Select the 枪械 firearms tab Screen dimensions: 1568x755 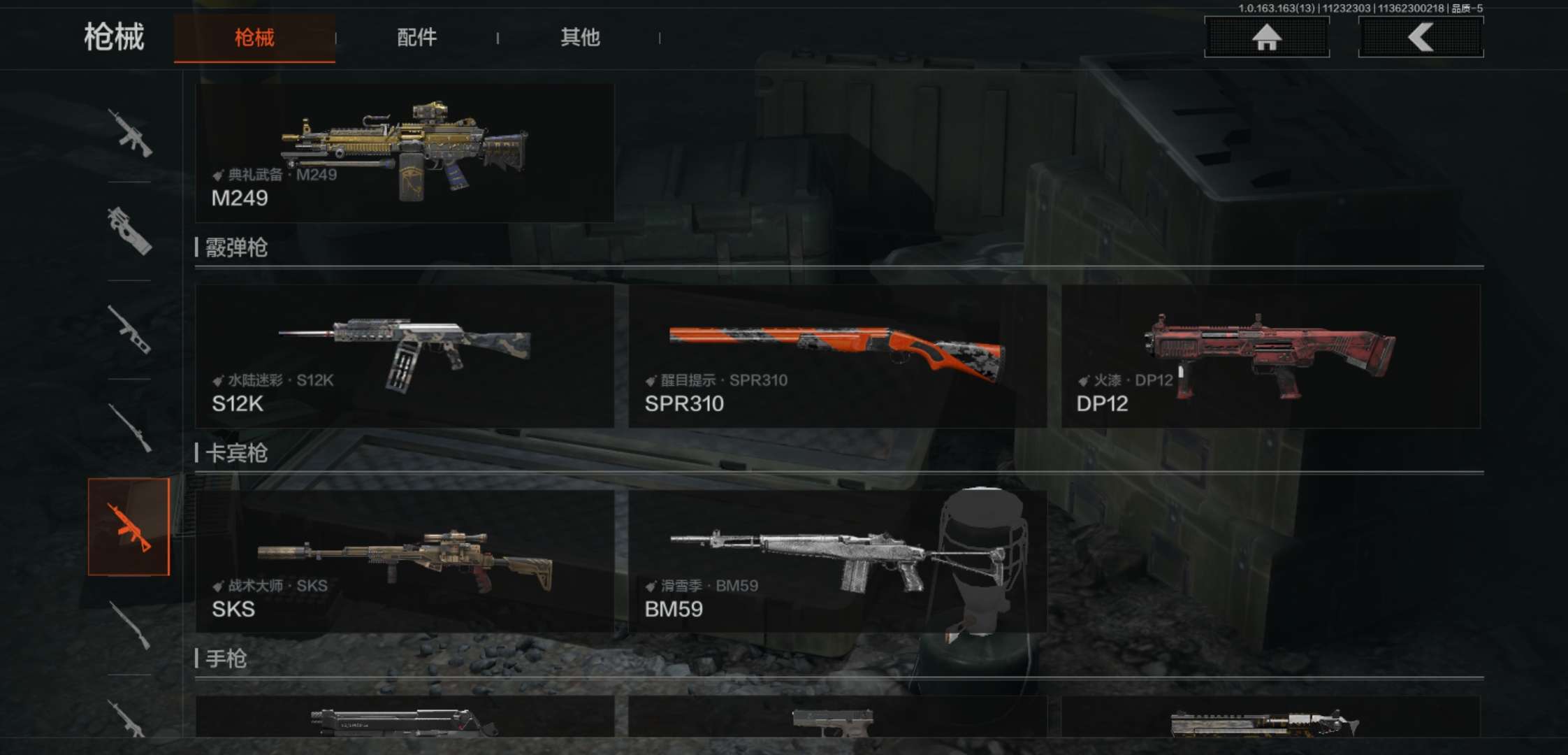pos(254,38)
